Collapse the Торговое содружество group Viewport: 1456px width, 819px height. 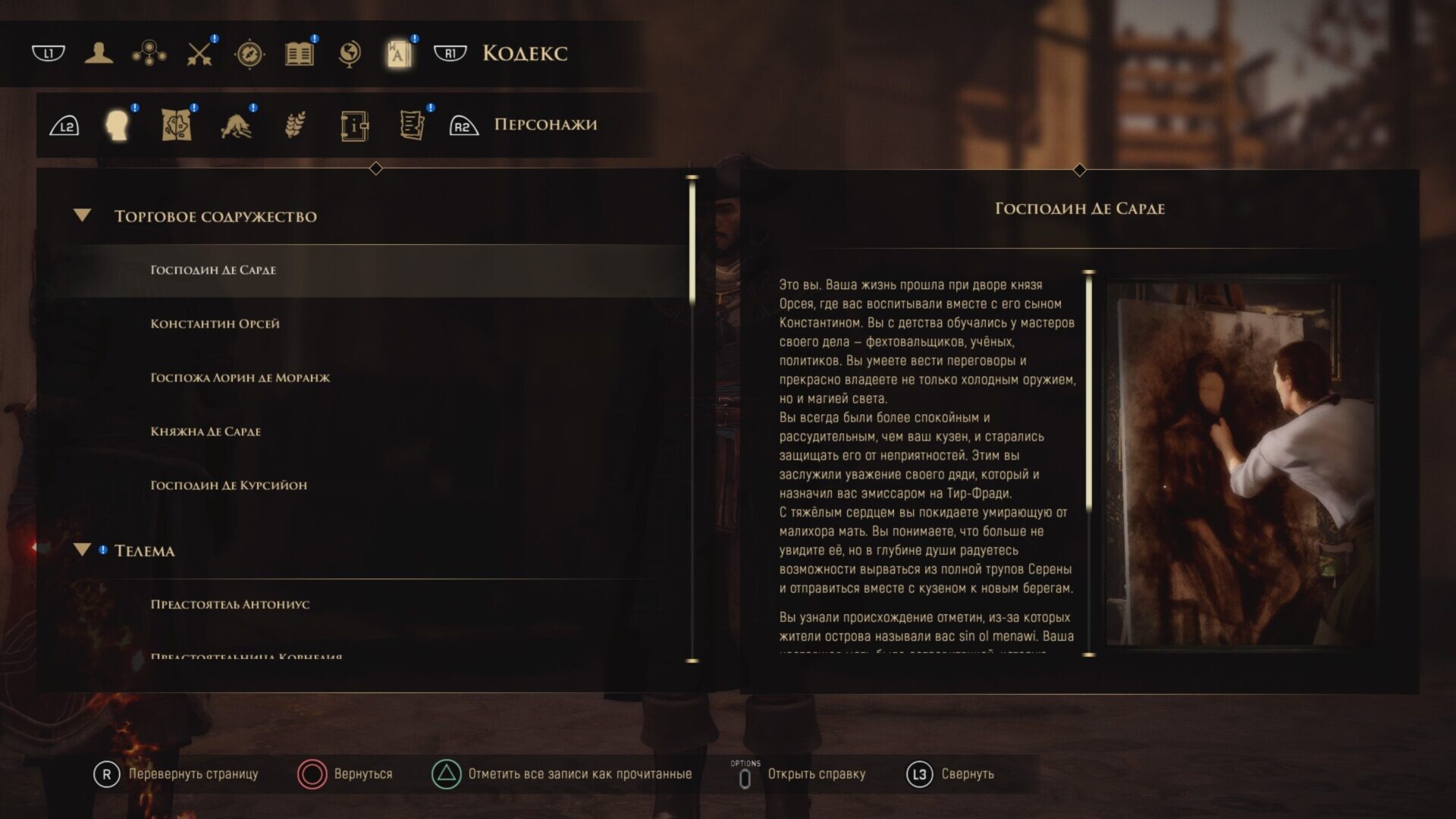pos(83,216)
